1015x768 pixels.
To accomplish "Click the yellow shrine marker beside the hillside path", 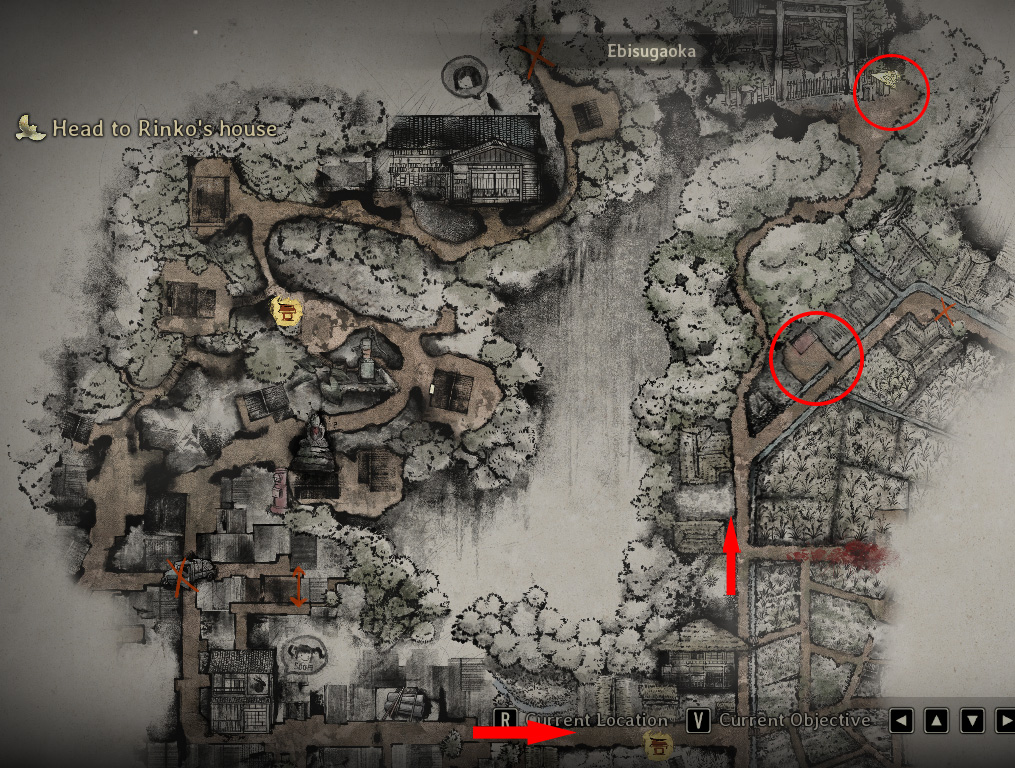I will 288,311.
